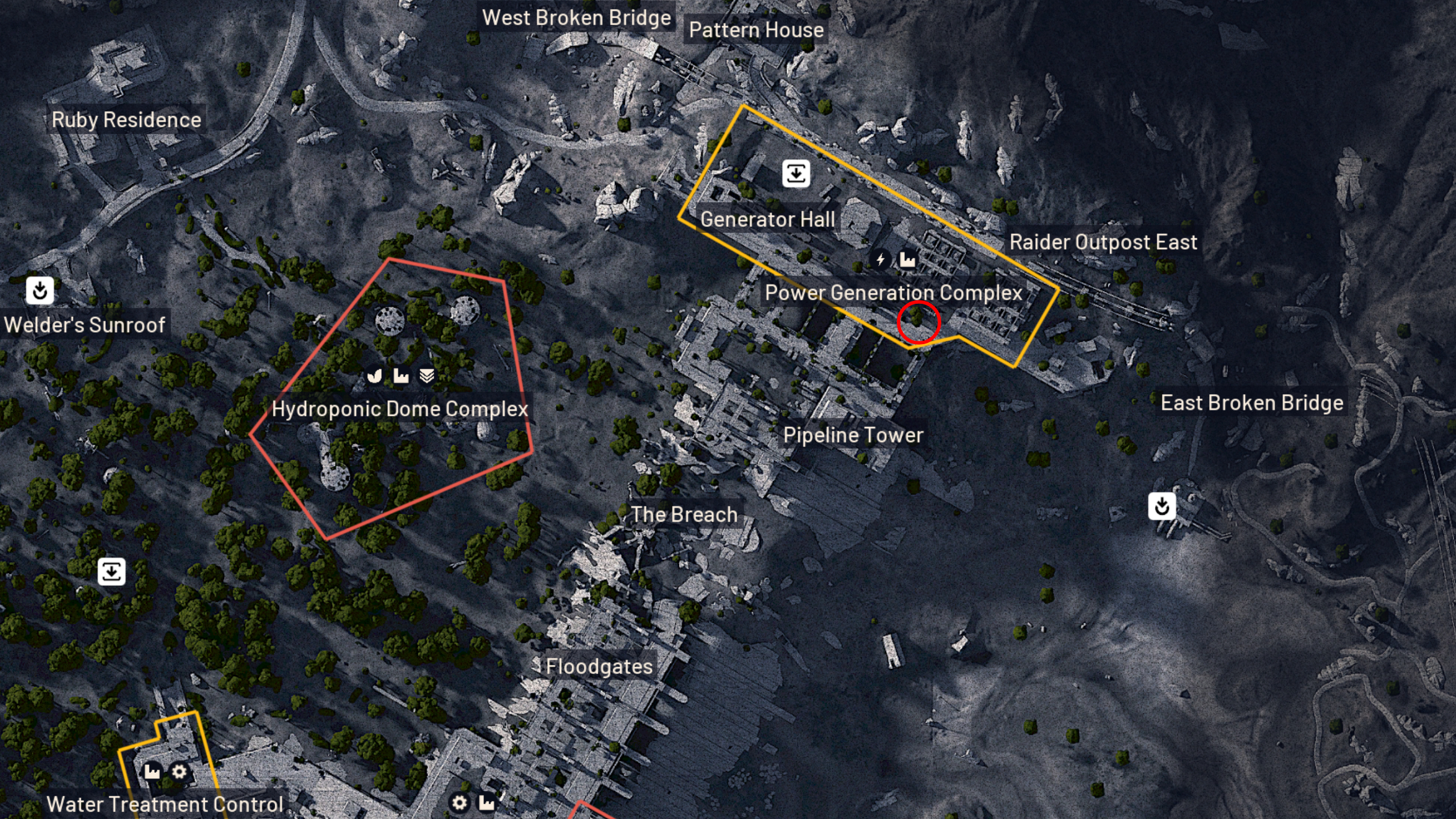Select the stacked chevrons icon near Hydroponic Dome Complex

tap(428, 376)
